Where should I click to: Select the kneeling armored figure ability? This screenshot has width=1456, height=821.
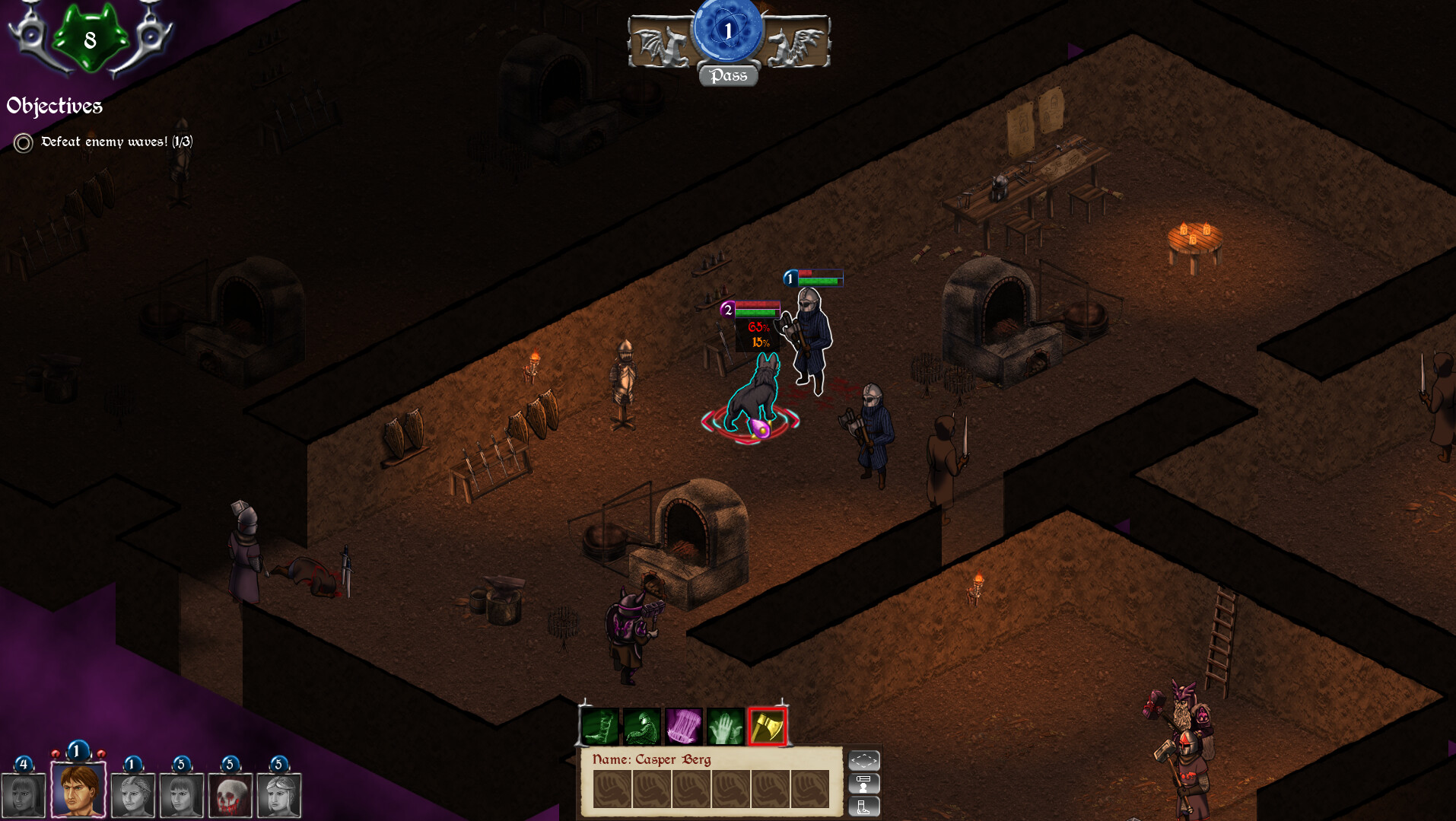pos(642,724)
